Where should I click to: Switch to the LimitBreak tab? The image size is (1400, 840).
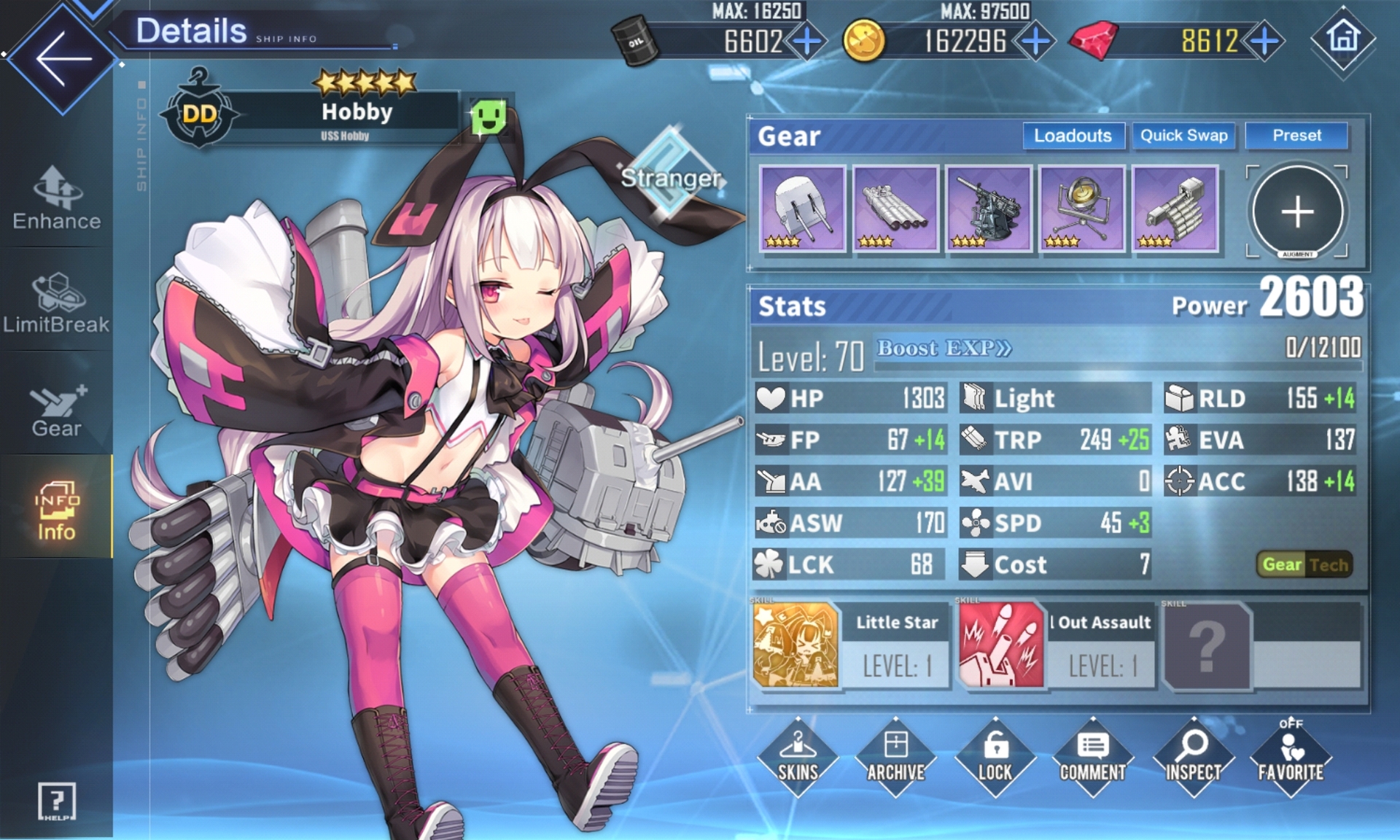point(56,303)
